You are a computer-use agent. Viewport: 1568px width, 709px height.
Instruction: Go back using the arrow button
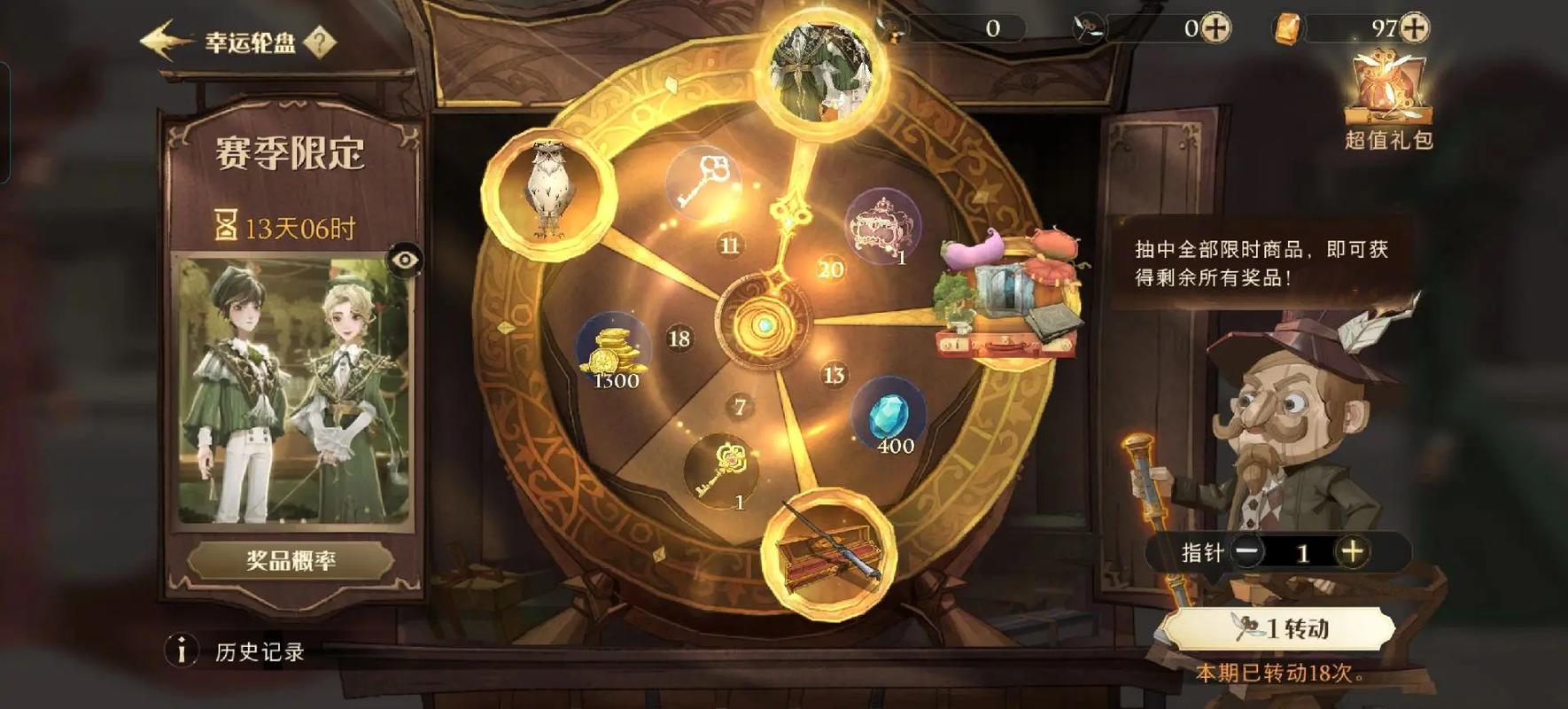(x=164, y=41)
